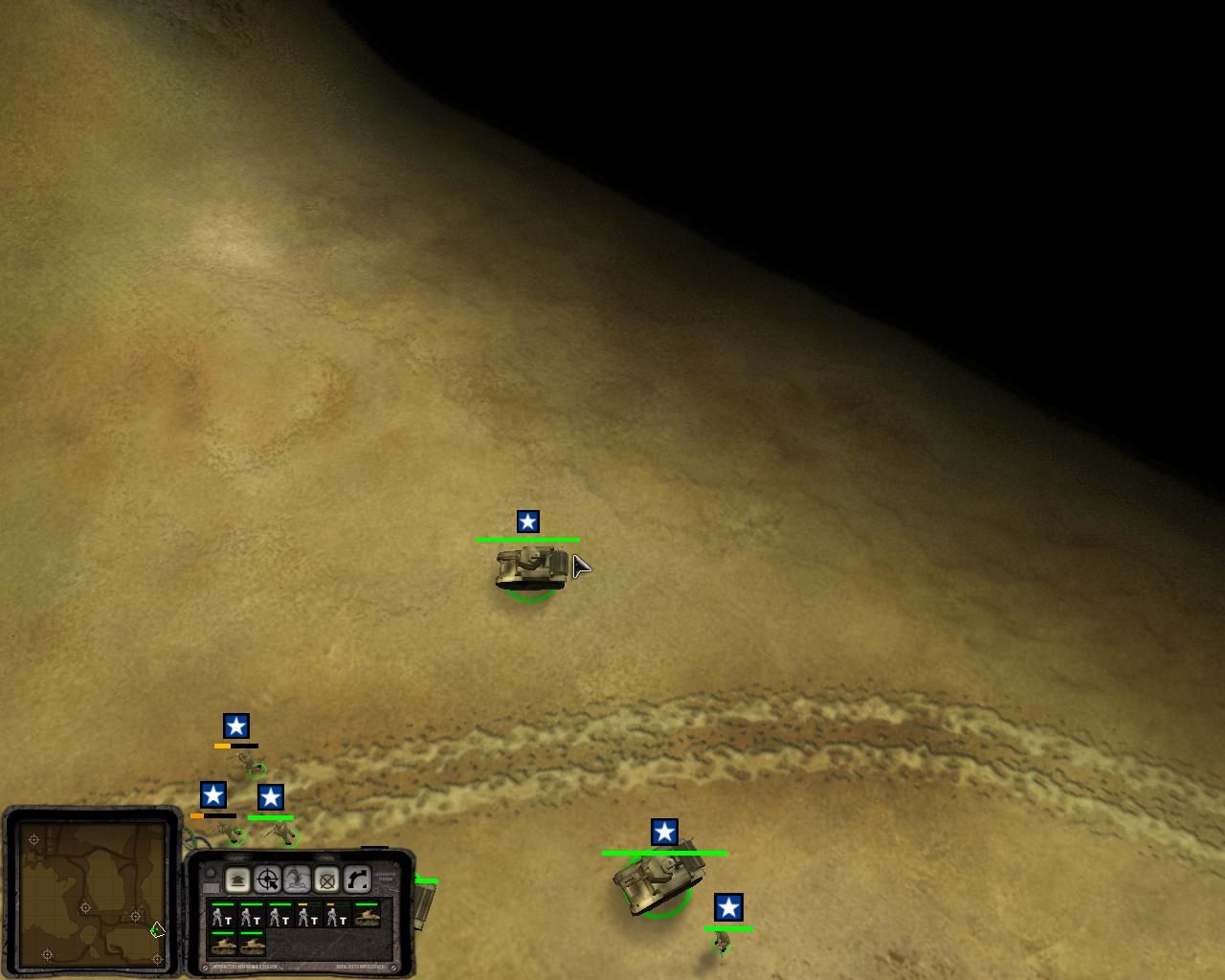
Task: Select the greyed-out explosion ability button
Action: [297, 880]
